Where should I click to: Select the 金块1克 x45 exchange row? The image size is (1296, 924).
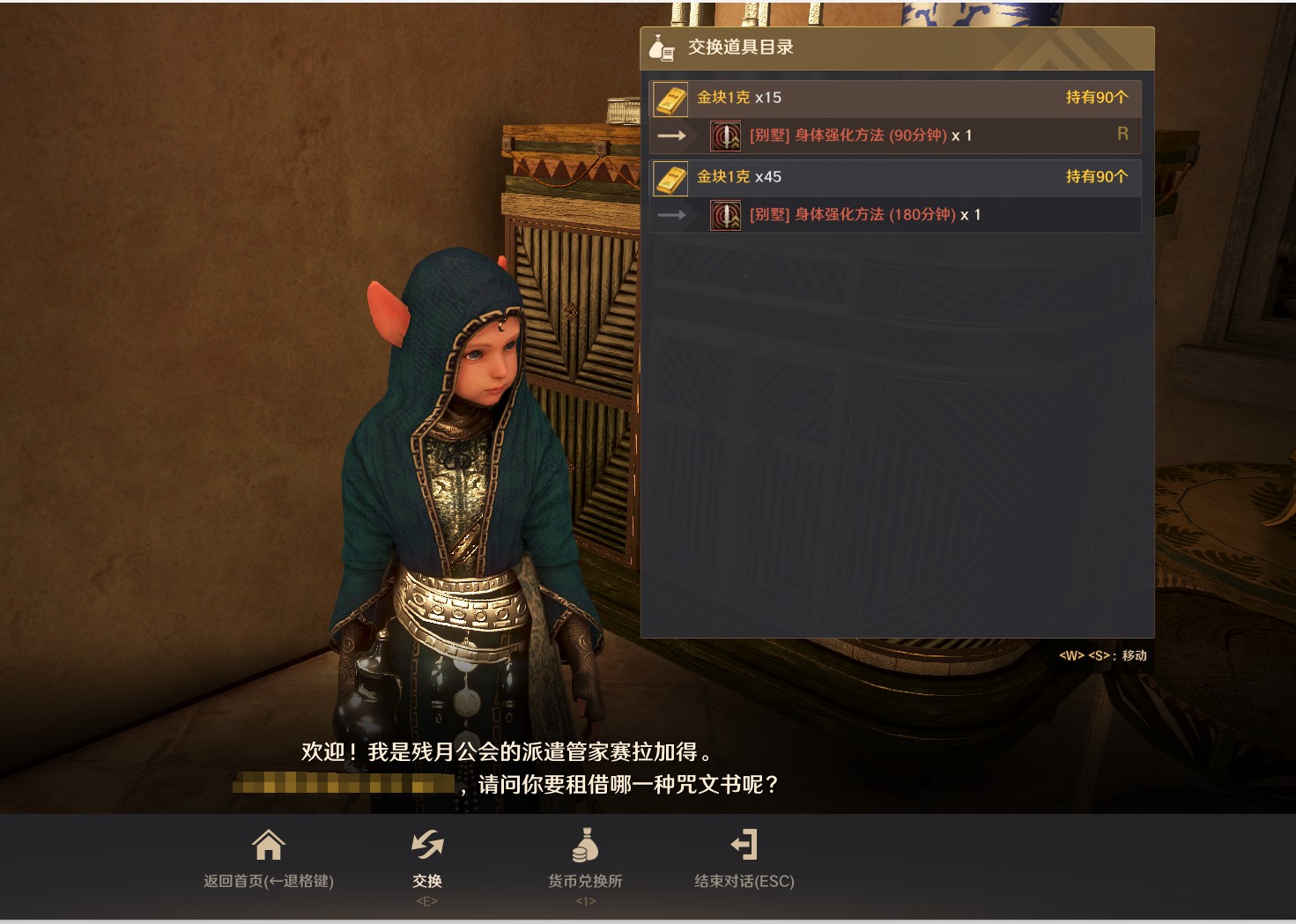pyautogui.click(x=894, y=177)
